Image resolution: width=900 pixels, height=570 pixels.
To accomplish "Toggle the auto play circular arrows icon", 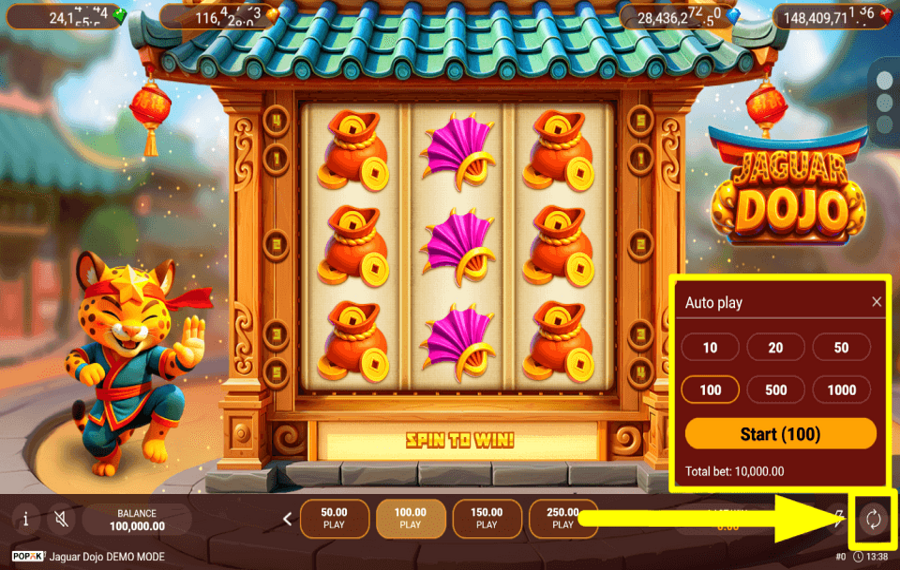I will [872, 518].
